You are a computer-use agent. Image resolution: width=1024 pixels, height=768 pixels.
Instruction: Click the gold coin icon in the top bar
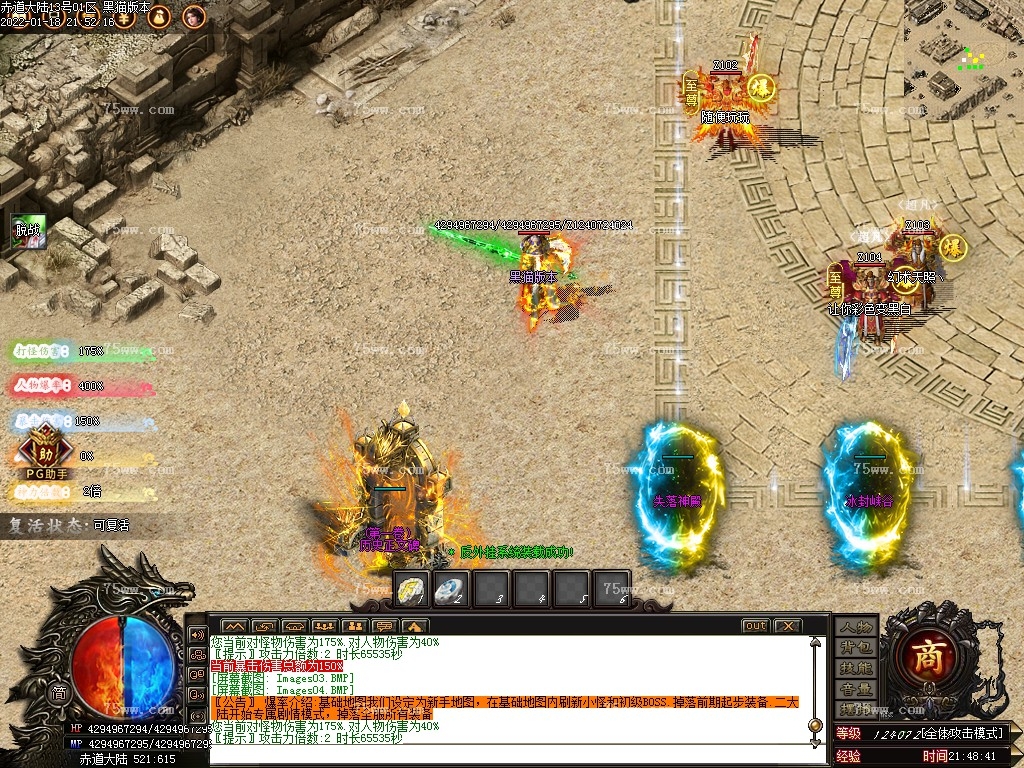click(x=125, y=17)
